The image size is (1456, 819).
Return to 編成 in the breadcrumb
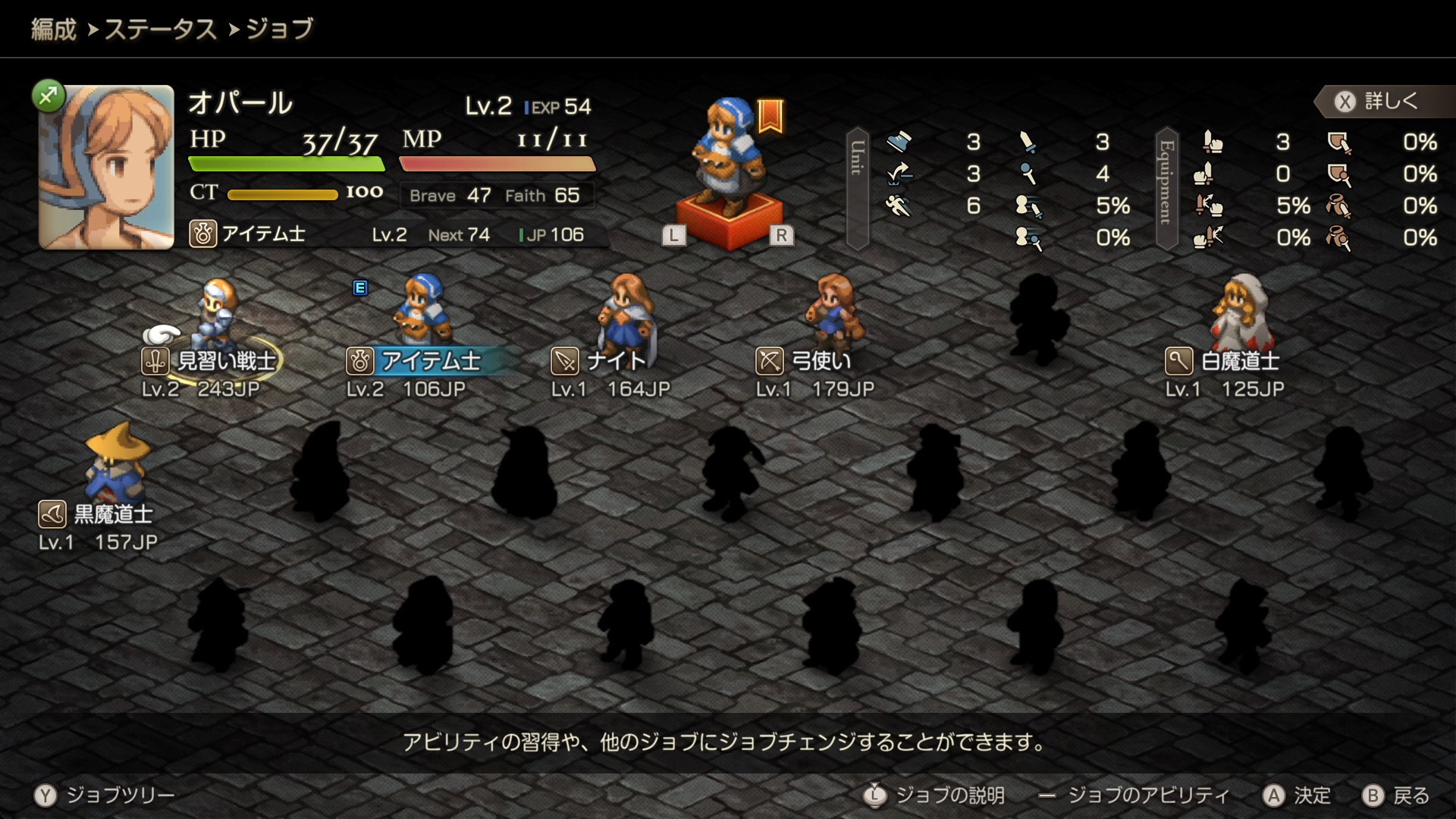[x=54, y=30]
